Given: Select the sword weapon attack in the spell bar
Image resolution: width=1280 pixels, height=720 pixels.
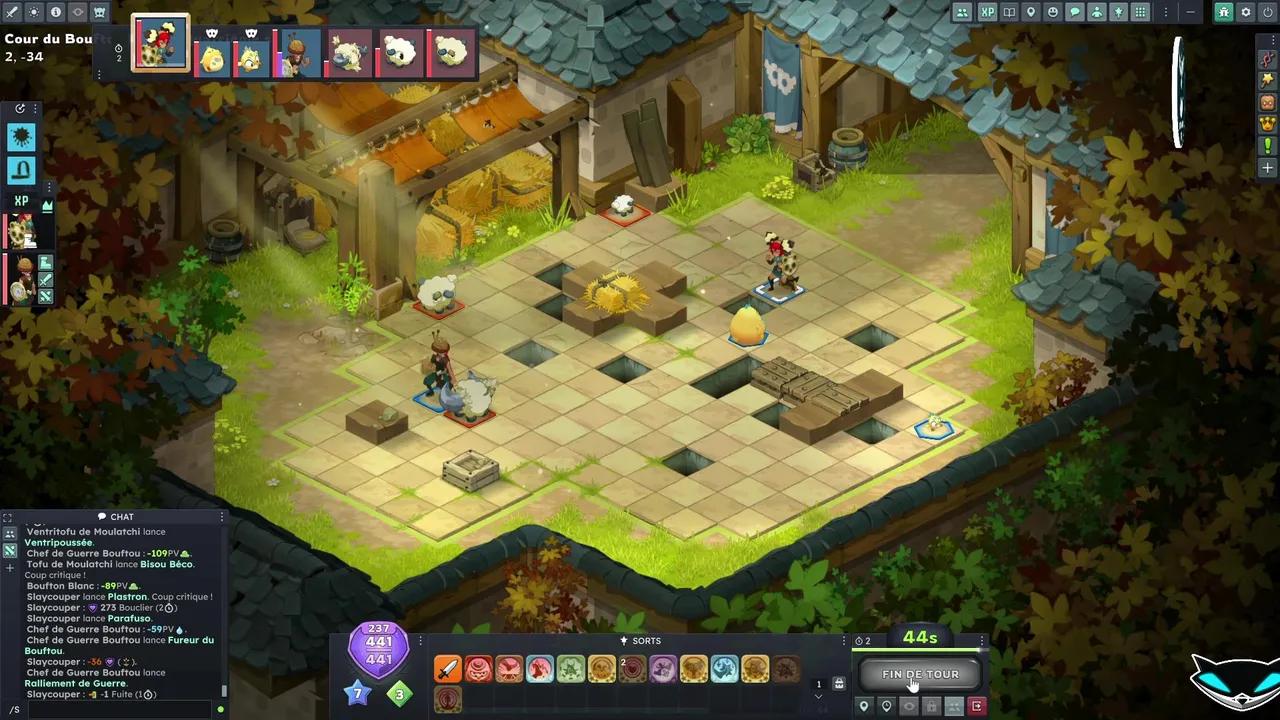Looking at the screenshot, I should pyautogui.click(x=448, y=669).
